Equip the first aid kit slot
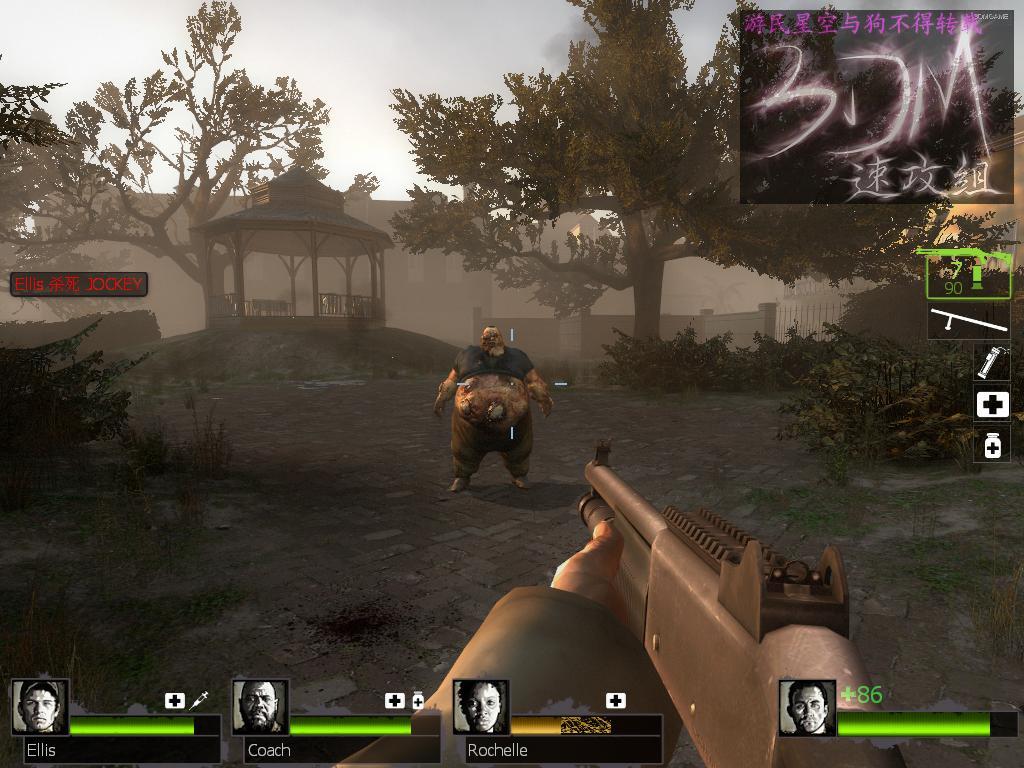1024x768 pixels. point(992,404)
